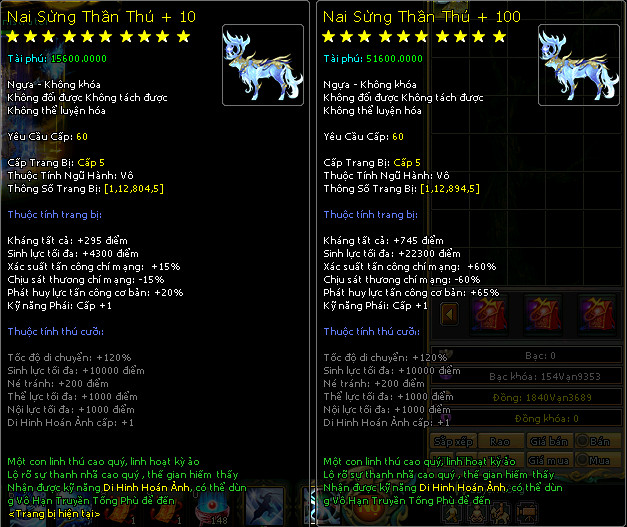627x527 pixels.
Task: Select the Mua buy option
Action: pyautogui.click(x=599, y=460)
